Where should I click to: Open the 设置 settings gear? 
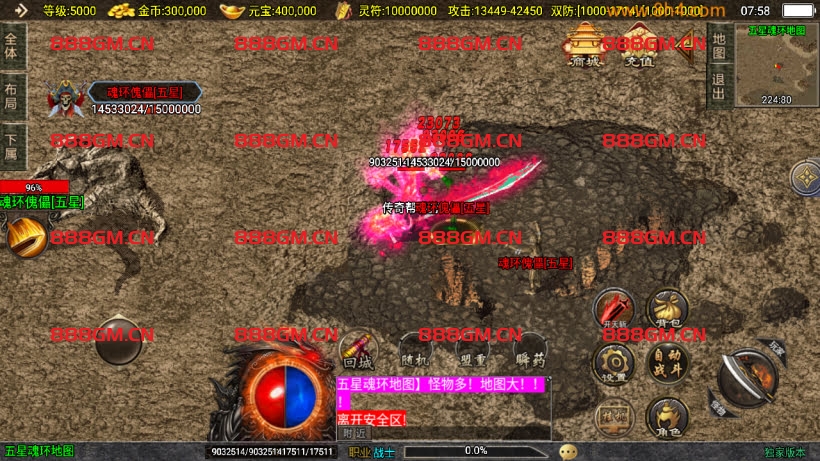click(614, 362)
